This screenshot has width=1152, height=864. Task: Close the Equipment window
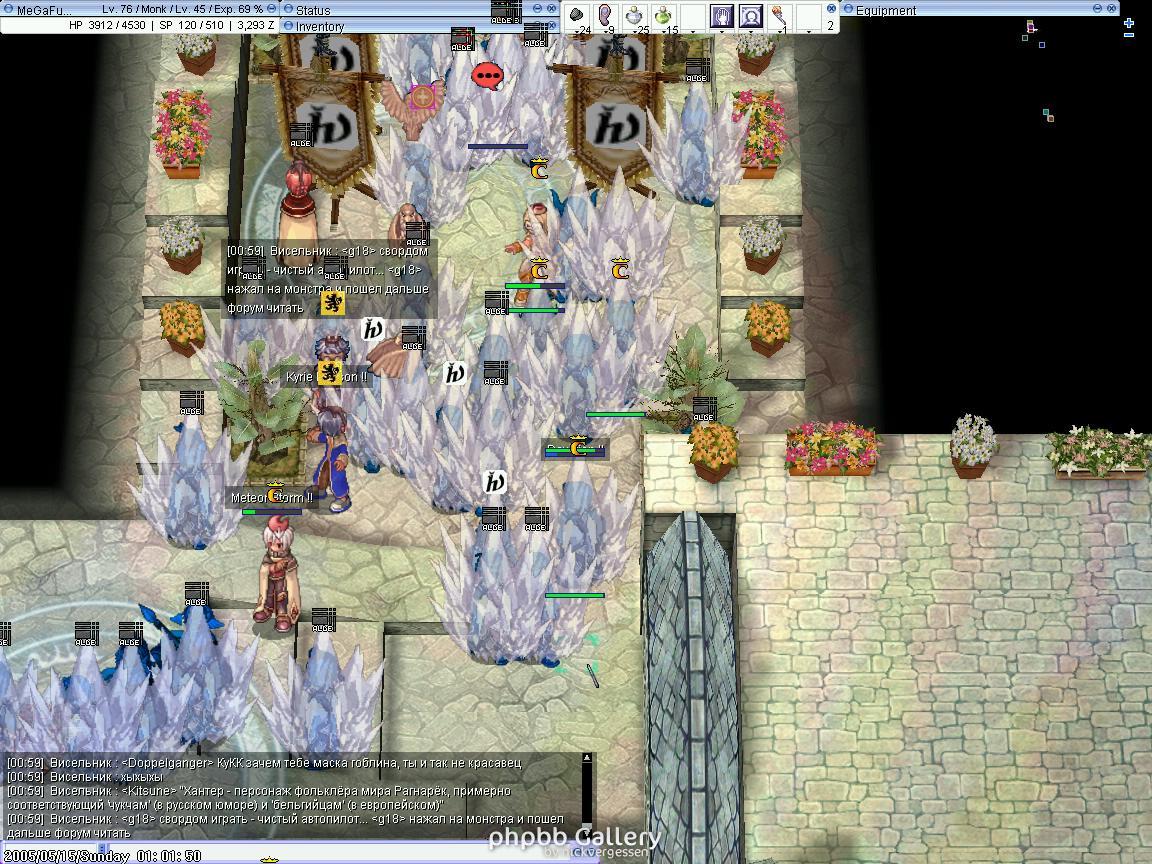coord(1112,9)
